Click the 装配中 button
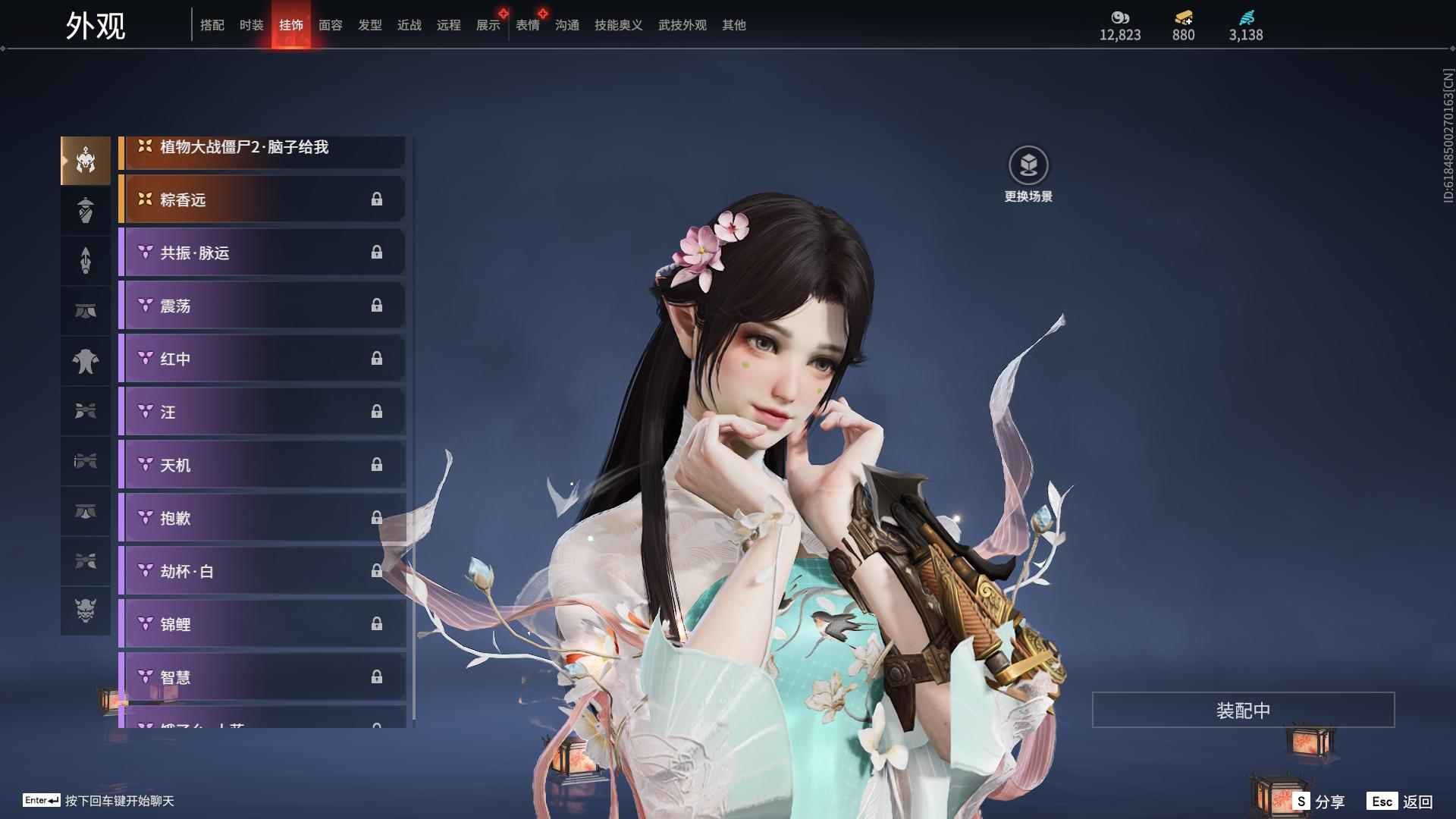The width and height of the screenshot is (1456, 819). coord(1241,709)
